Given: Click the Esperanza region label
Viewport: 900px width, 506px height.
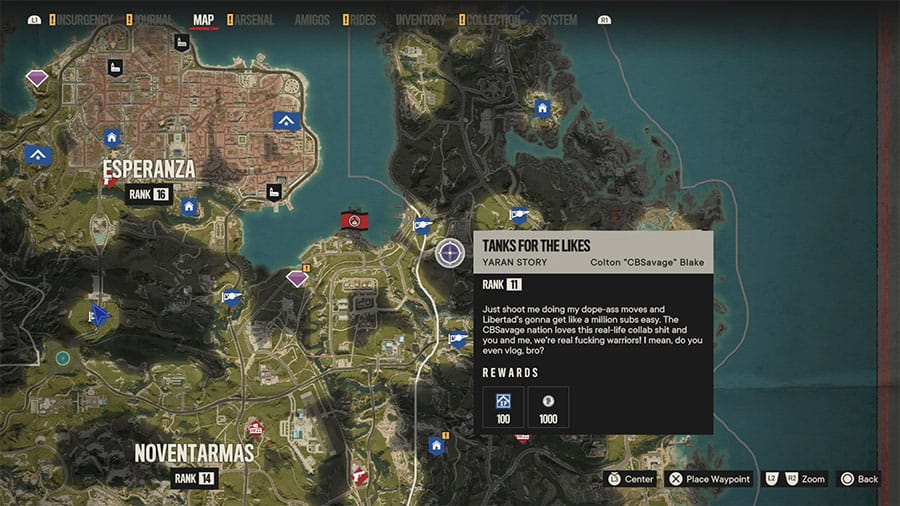Looking at the screenshot, I should pos(148,171).
